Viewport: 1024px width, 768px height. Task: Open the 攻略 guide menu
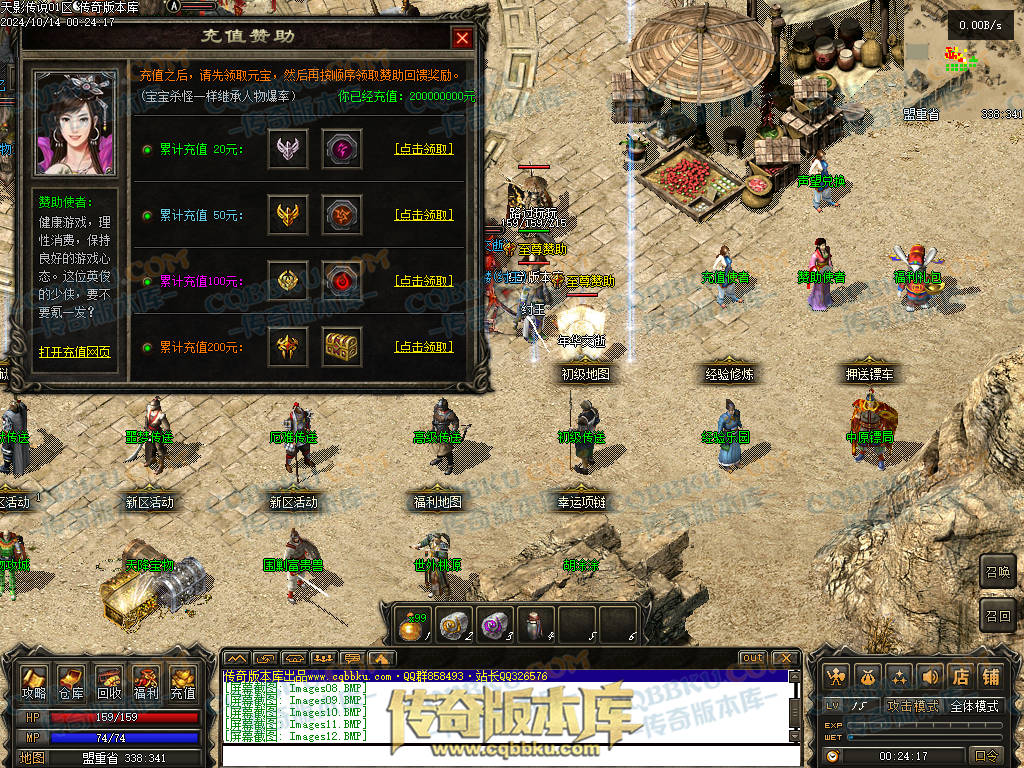(34, 682)
